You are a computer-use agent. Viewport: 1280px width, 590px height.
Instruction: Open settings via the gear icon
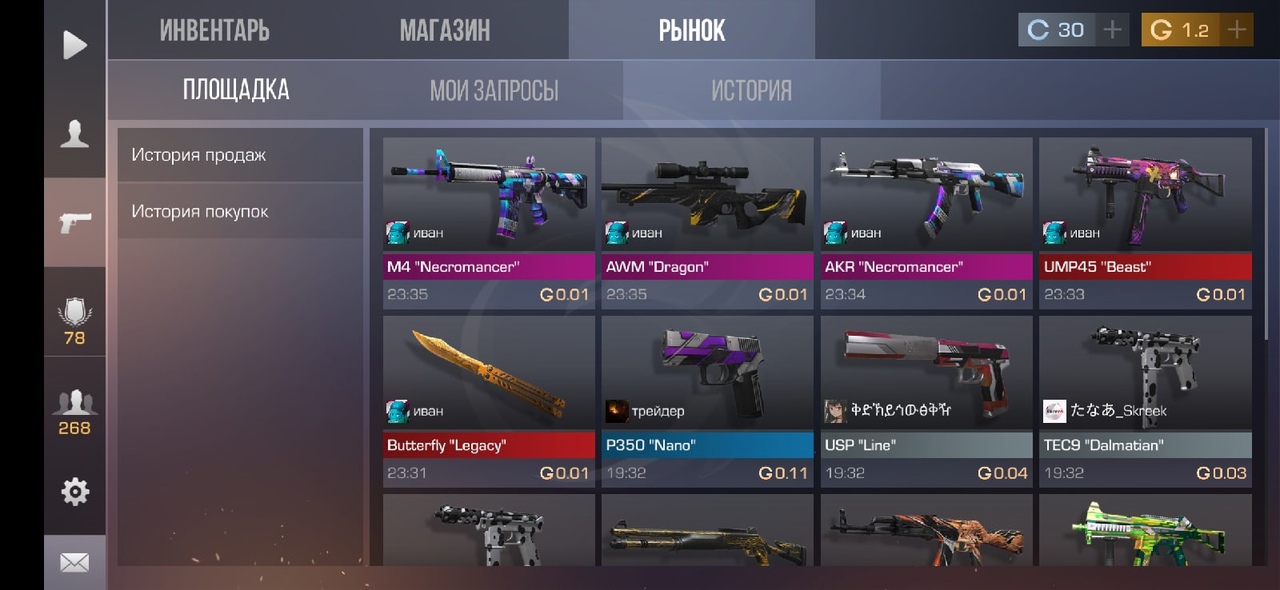coord(75,491)
